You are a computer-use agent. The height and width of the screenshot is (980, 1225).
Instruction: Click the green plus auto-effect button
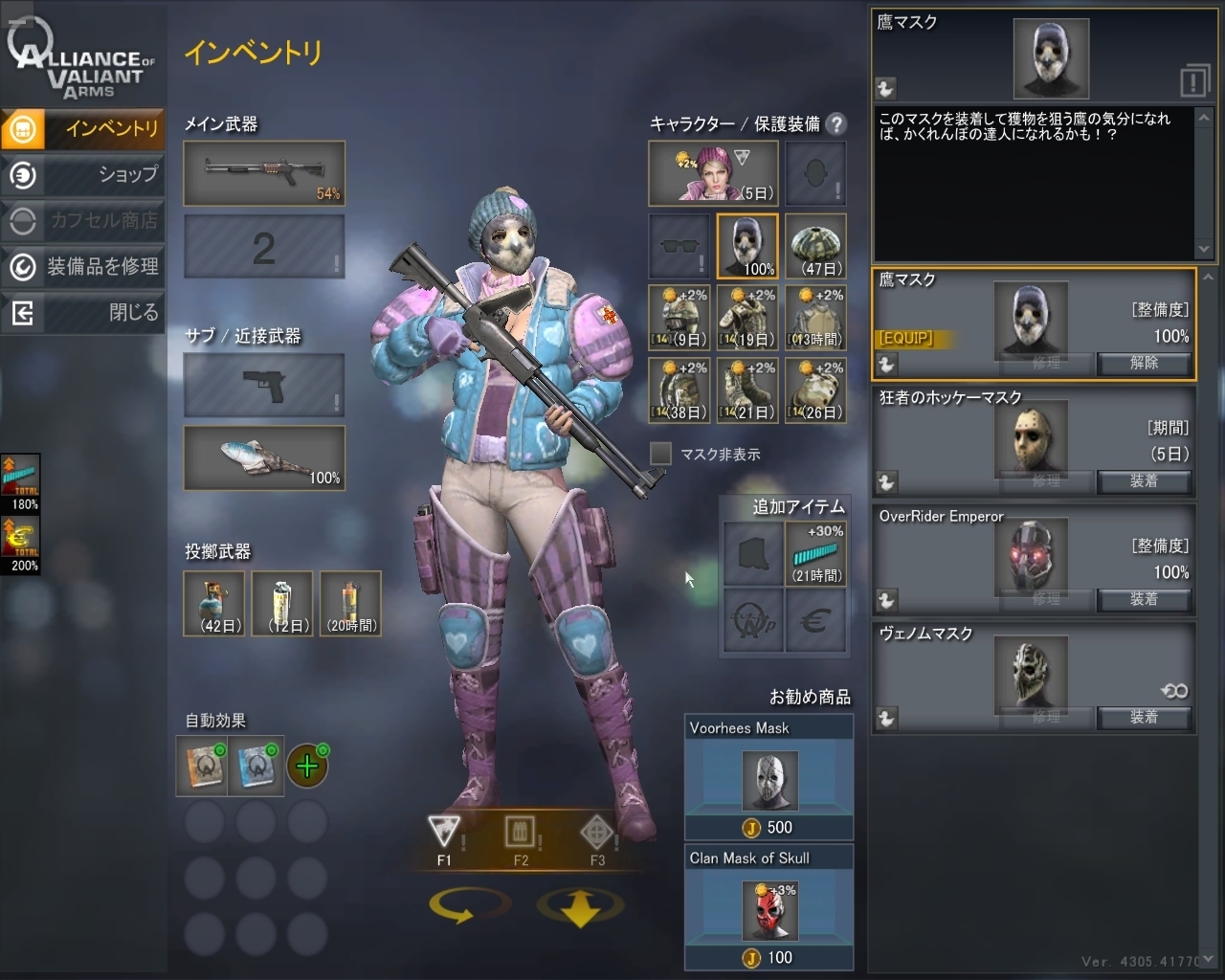[x=307, y=766]
